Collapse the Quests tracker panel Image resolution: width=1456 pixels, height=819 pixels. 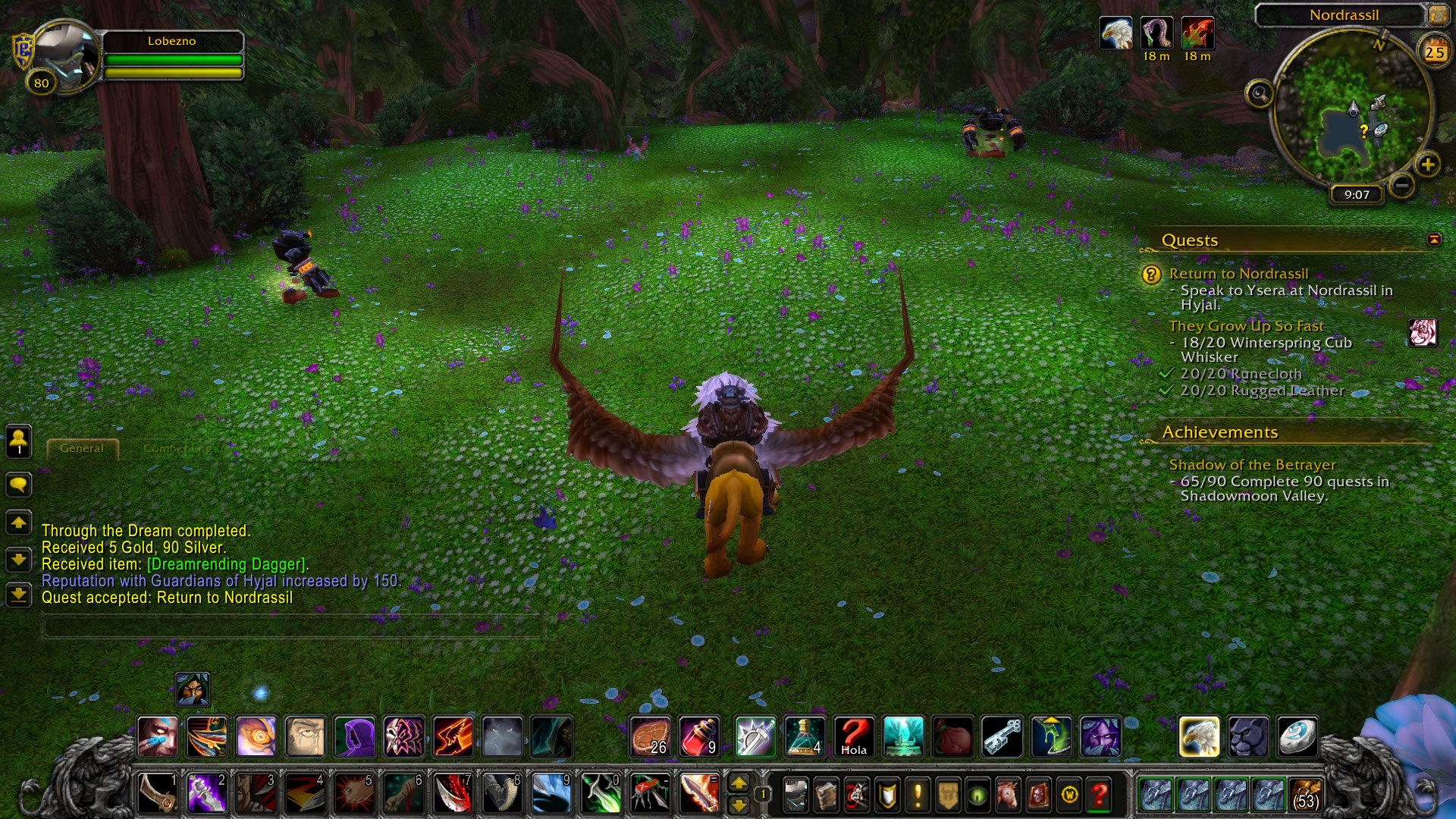(1433, 240)
